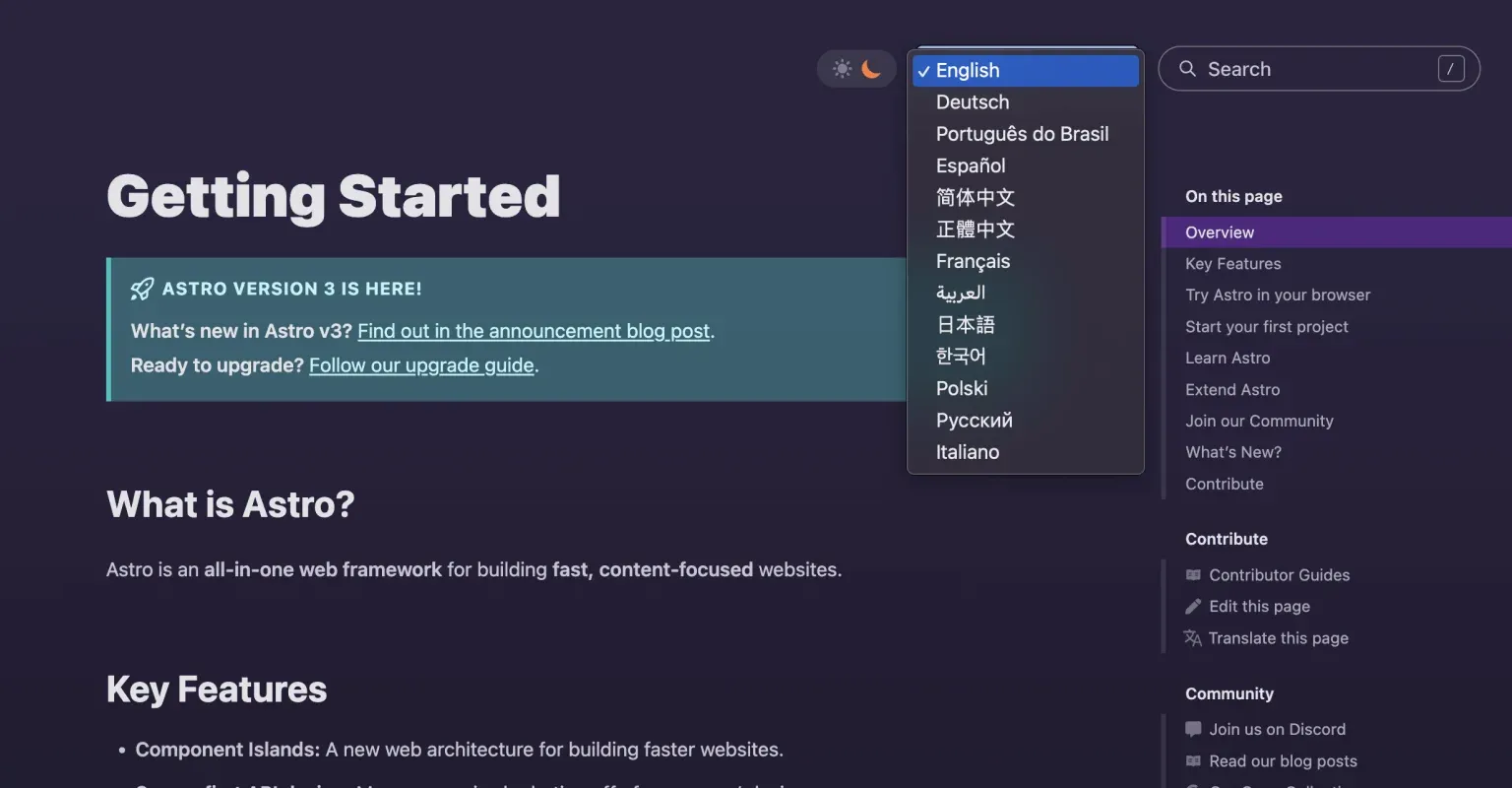The width and height of the screenshot is (1512, 788).
Task: Click the translate icon beside Translate this page
Action: click(1192, 637)
